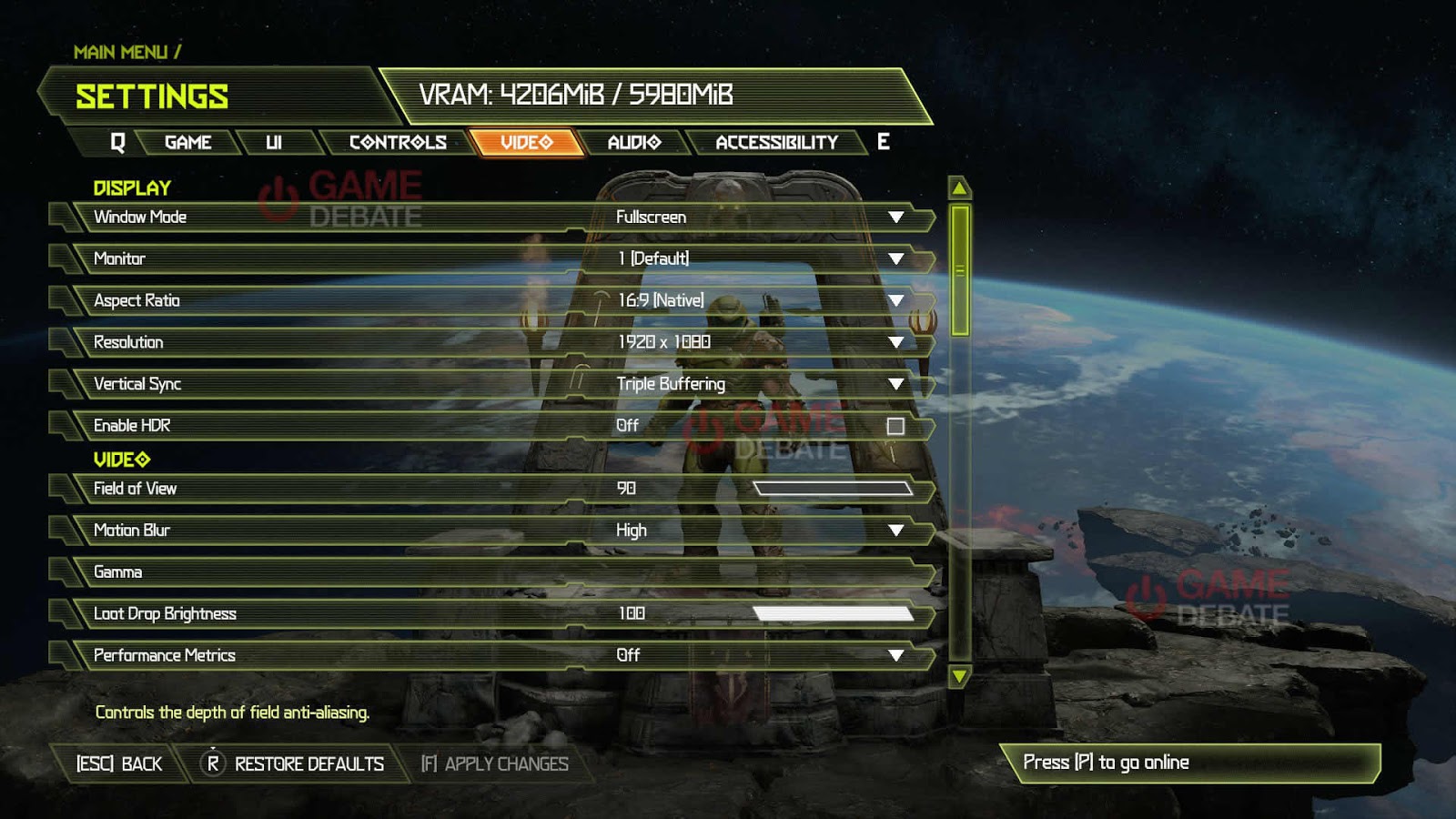This screenshot has height=819, width=1456.
Task: Click the Restore Defaults button
Action: point(308,764)
